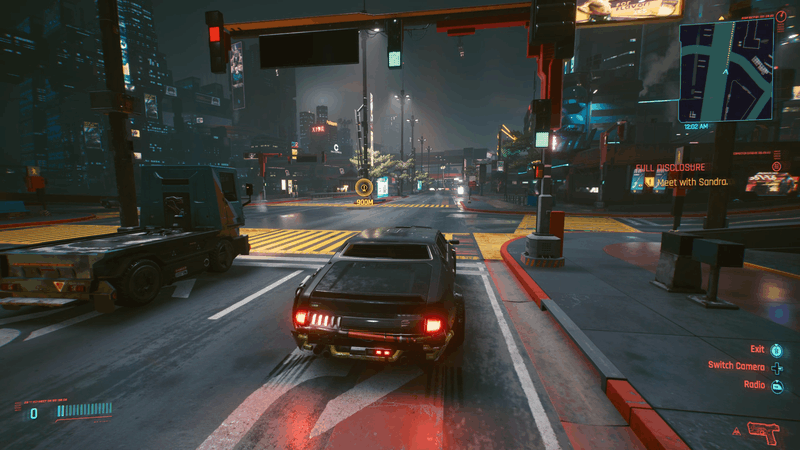Open the minimap in the corner

(726, 70)
